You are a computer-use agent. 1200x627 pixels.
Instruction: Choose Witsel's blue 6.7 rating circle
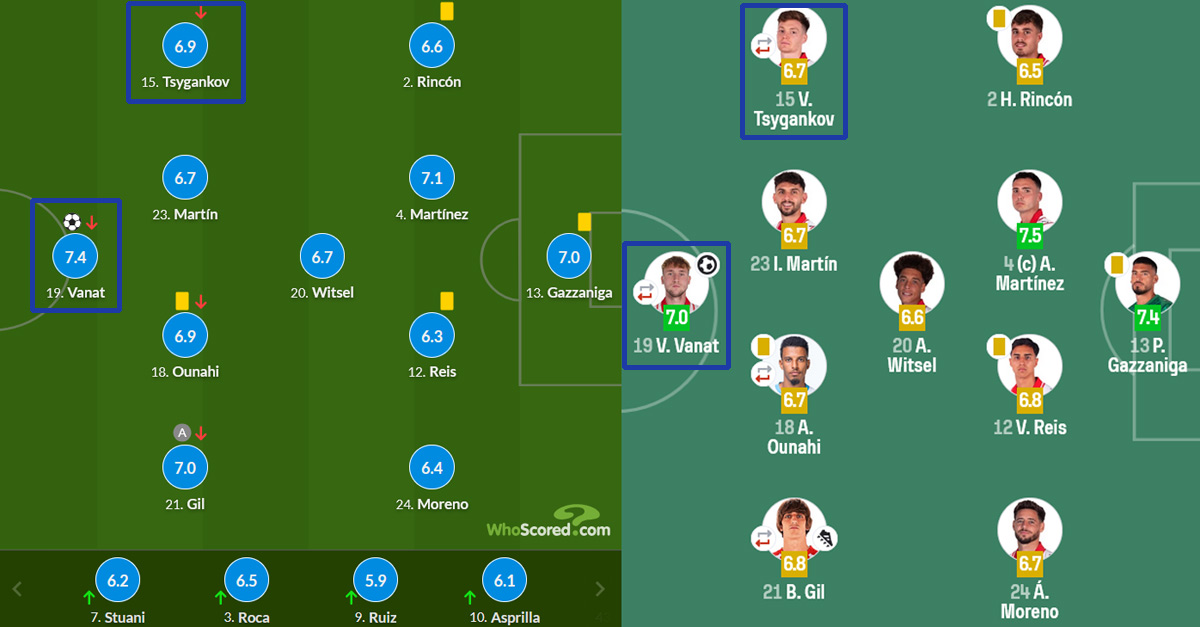pos(322,257)
